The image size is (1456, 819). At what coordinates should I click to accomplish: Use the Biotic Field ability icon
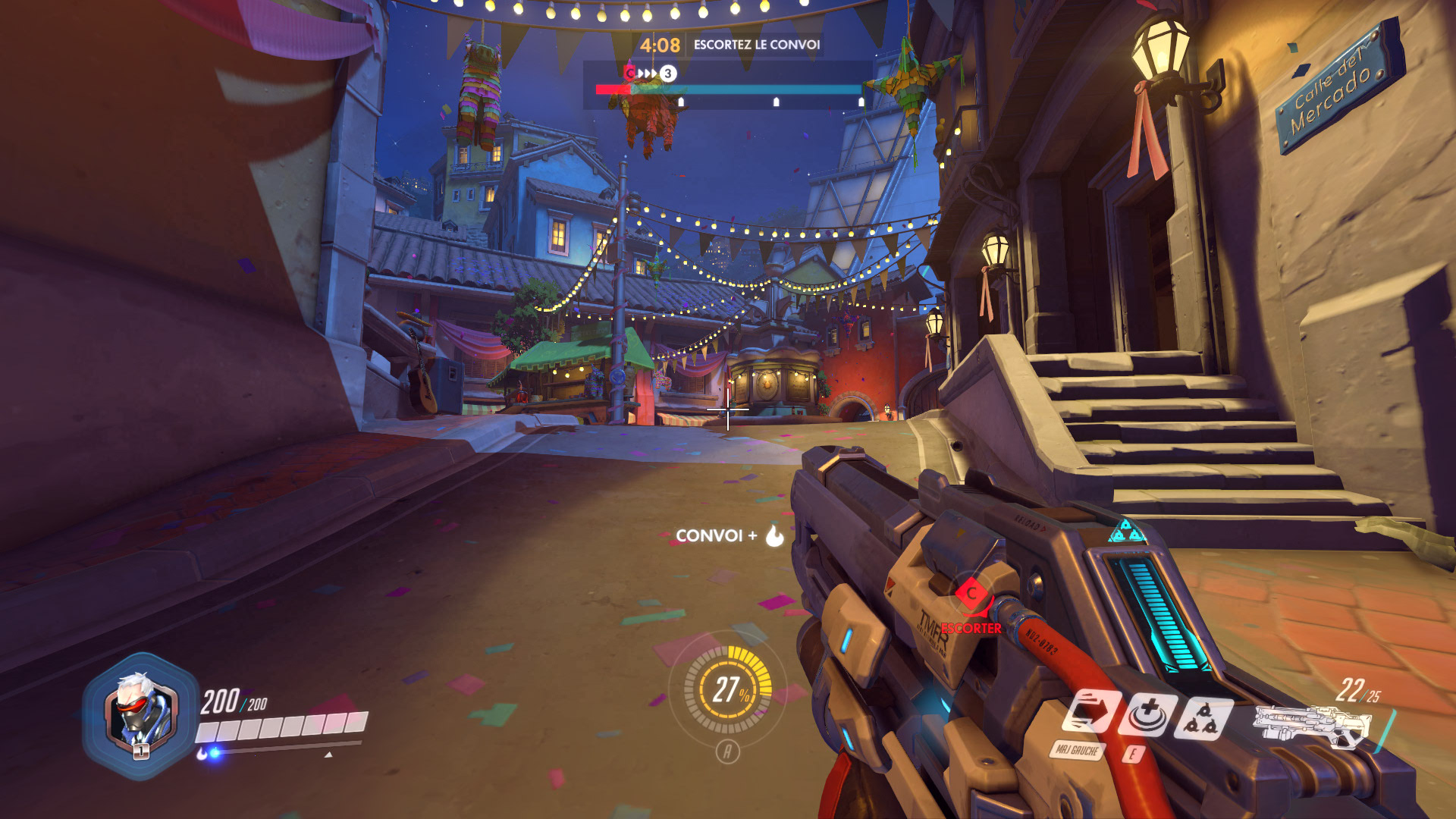click(x=1148, y=715)
